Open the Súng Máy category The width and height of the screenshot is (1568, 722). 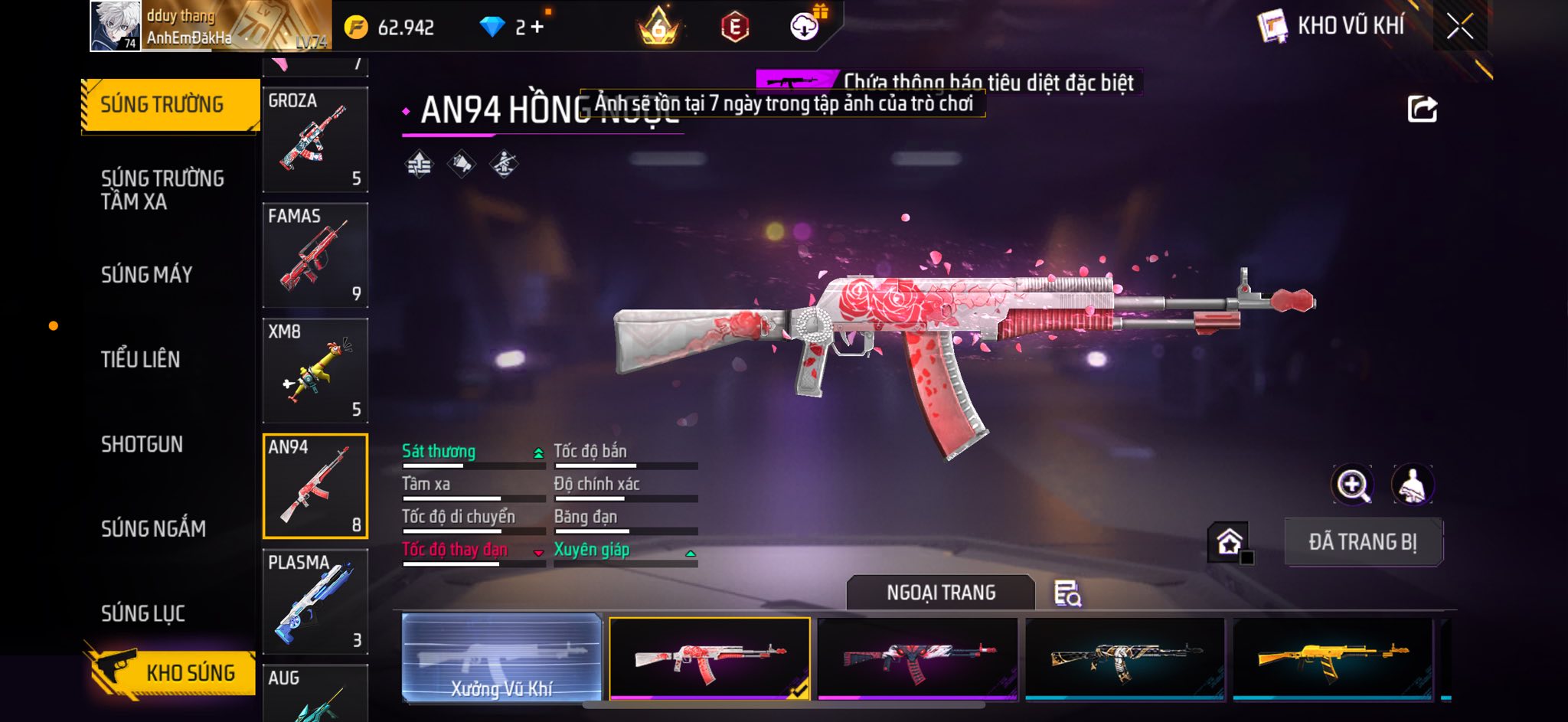click(x=146, y=275)
